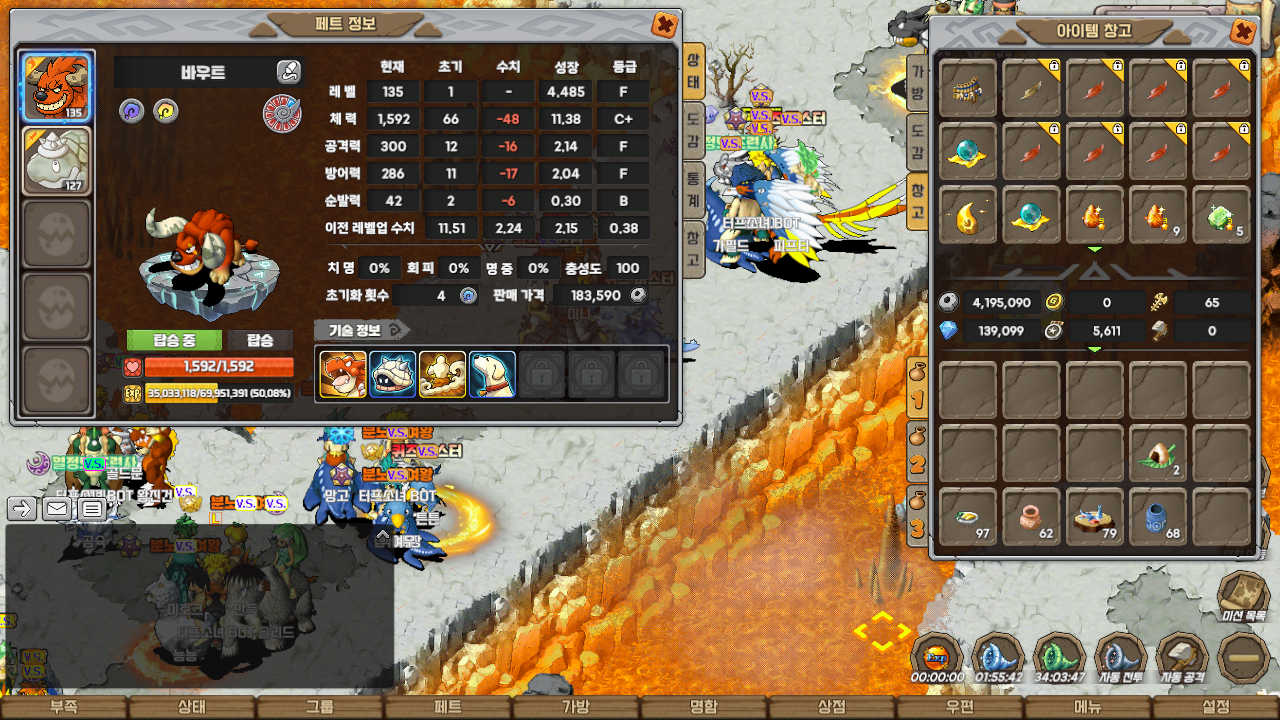Close the 페트 정보 pet info window

click(663, 25)
